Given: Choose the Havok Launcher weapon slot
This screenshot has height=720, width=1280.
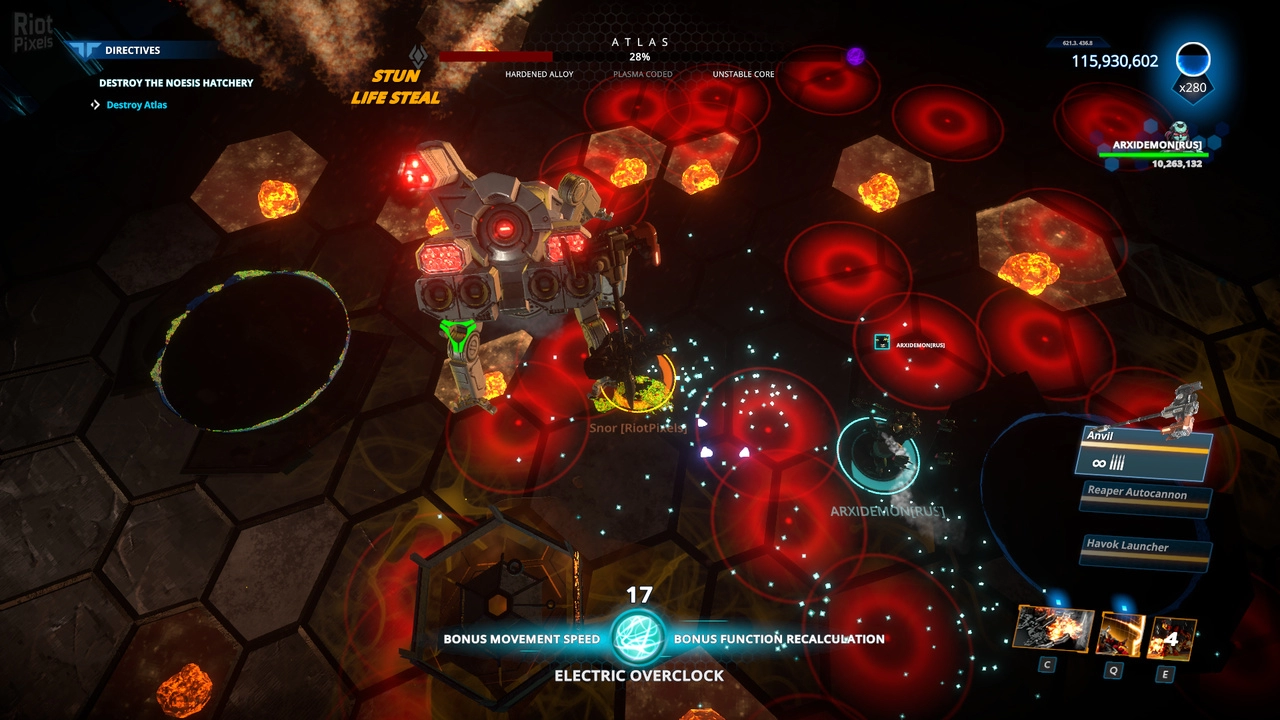Looking at the screenshot, I should (x=1149, y=548).
